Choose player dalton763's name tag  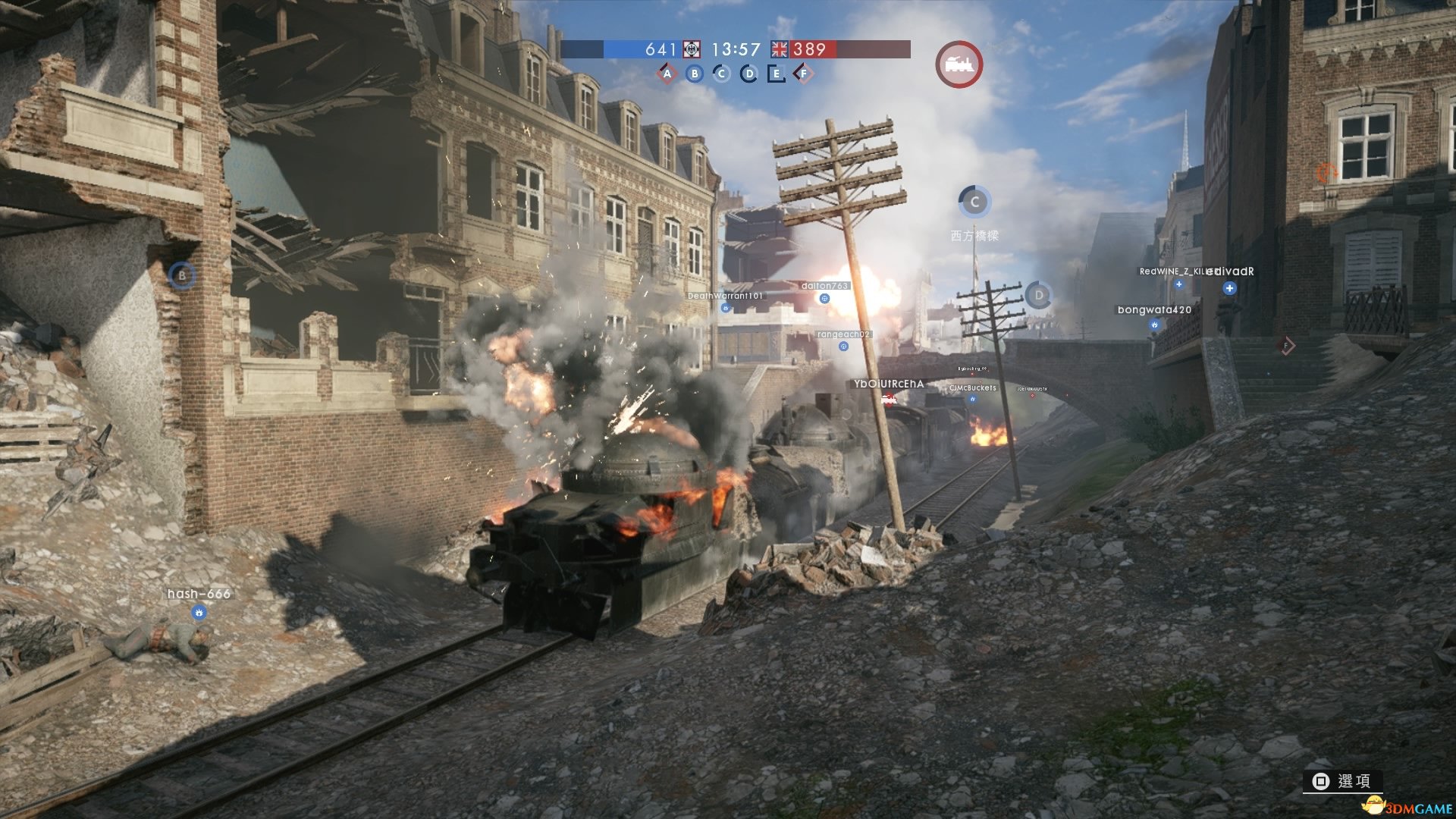pyautogui.click(x=824, y=286)
